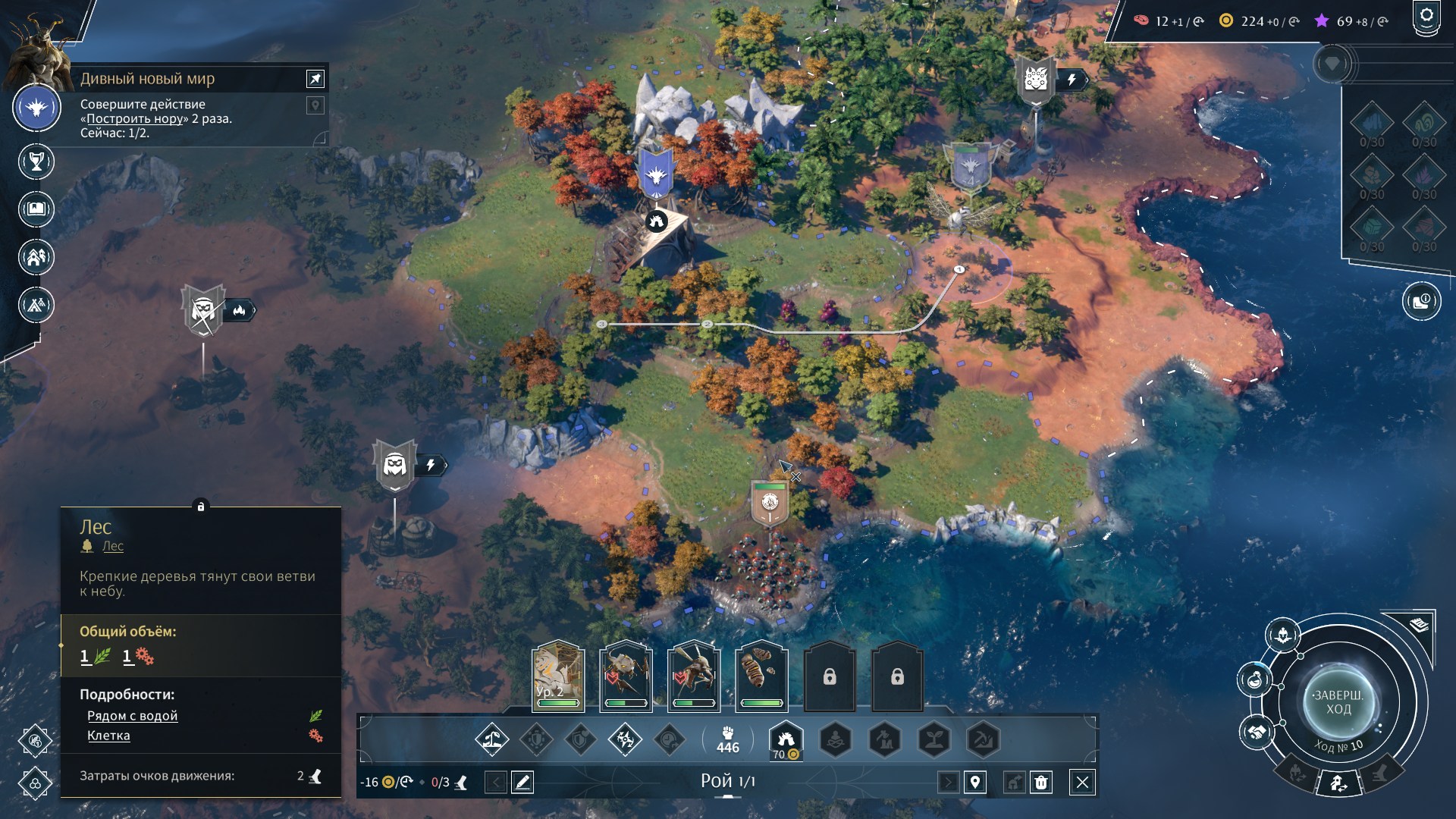1456x819 pixels.
Task: Close the Рой army panel
Action: (1082, 782)
